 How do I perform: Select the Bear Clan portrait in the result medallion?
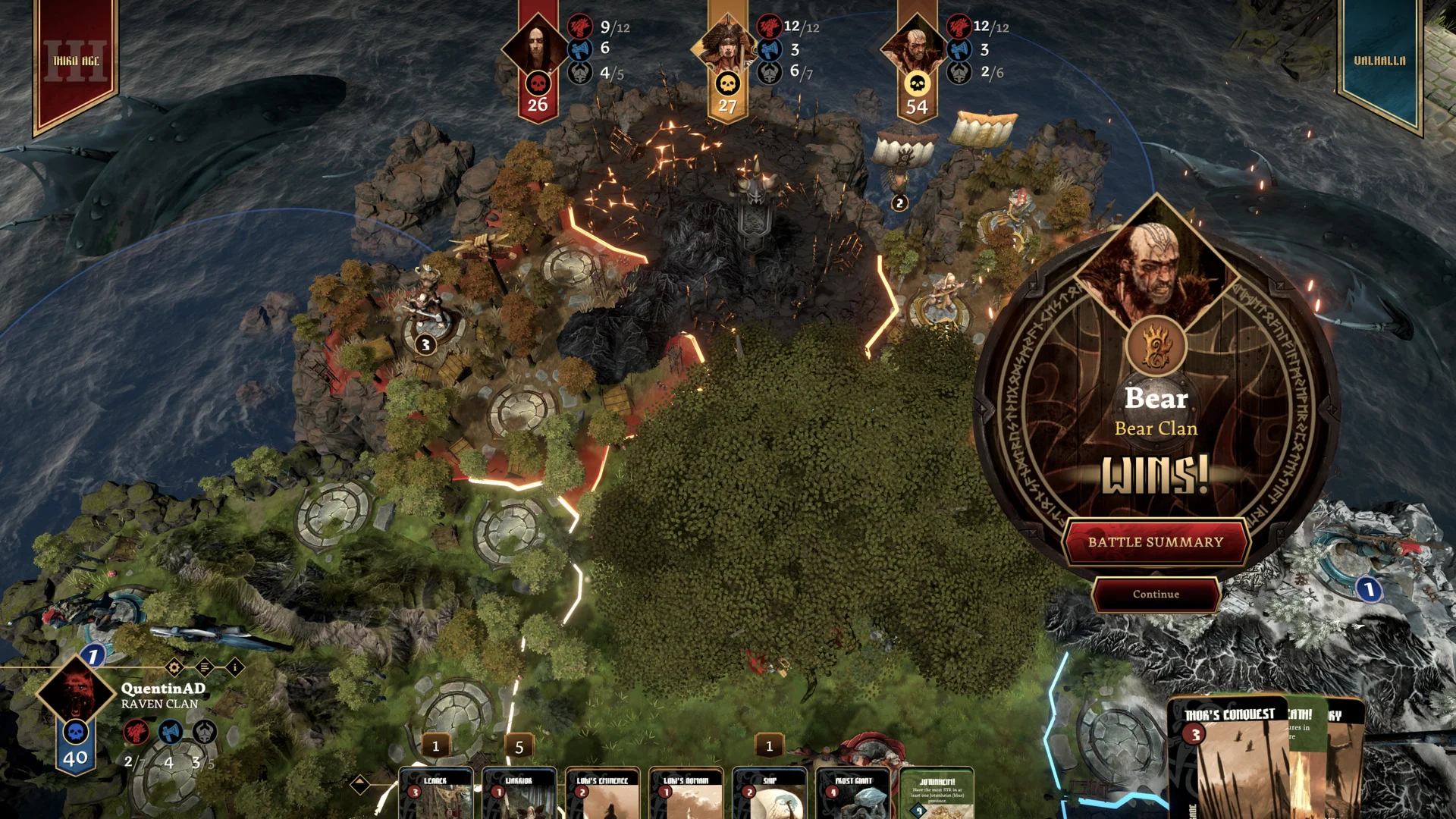tap(1156, 271)
